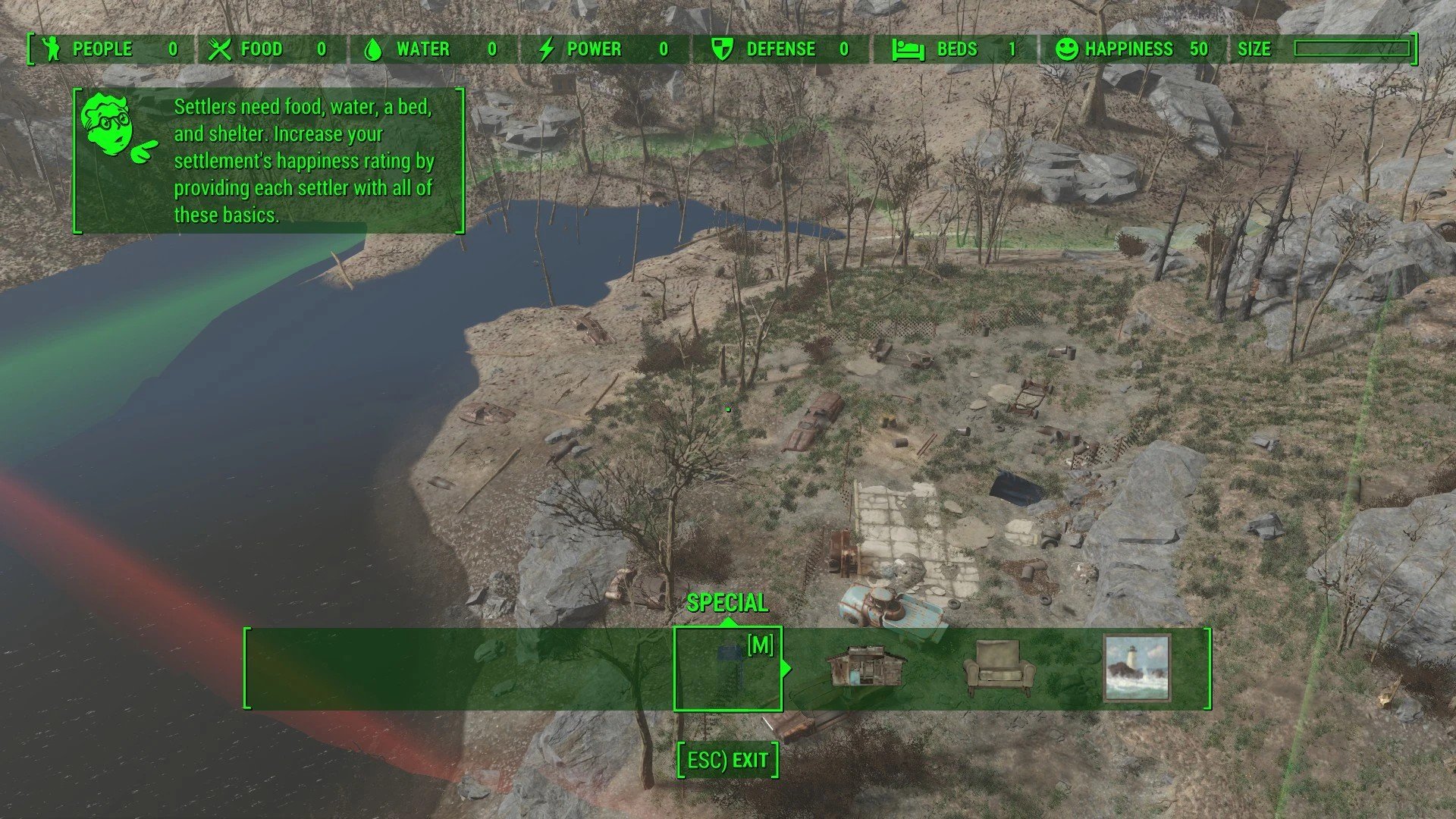Screen dimensions: 1456x819
Task: Choose the shack Structures category icon
Action: [865, 667]
